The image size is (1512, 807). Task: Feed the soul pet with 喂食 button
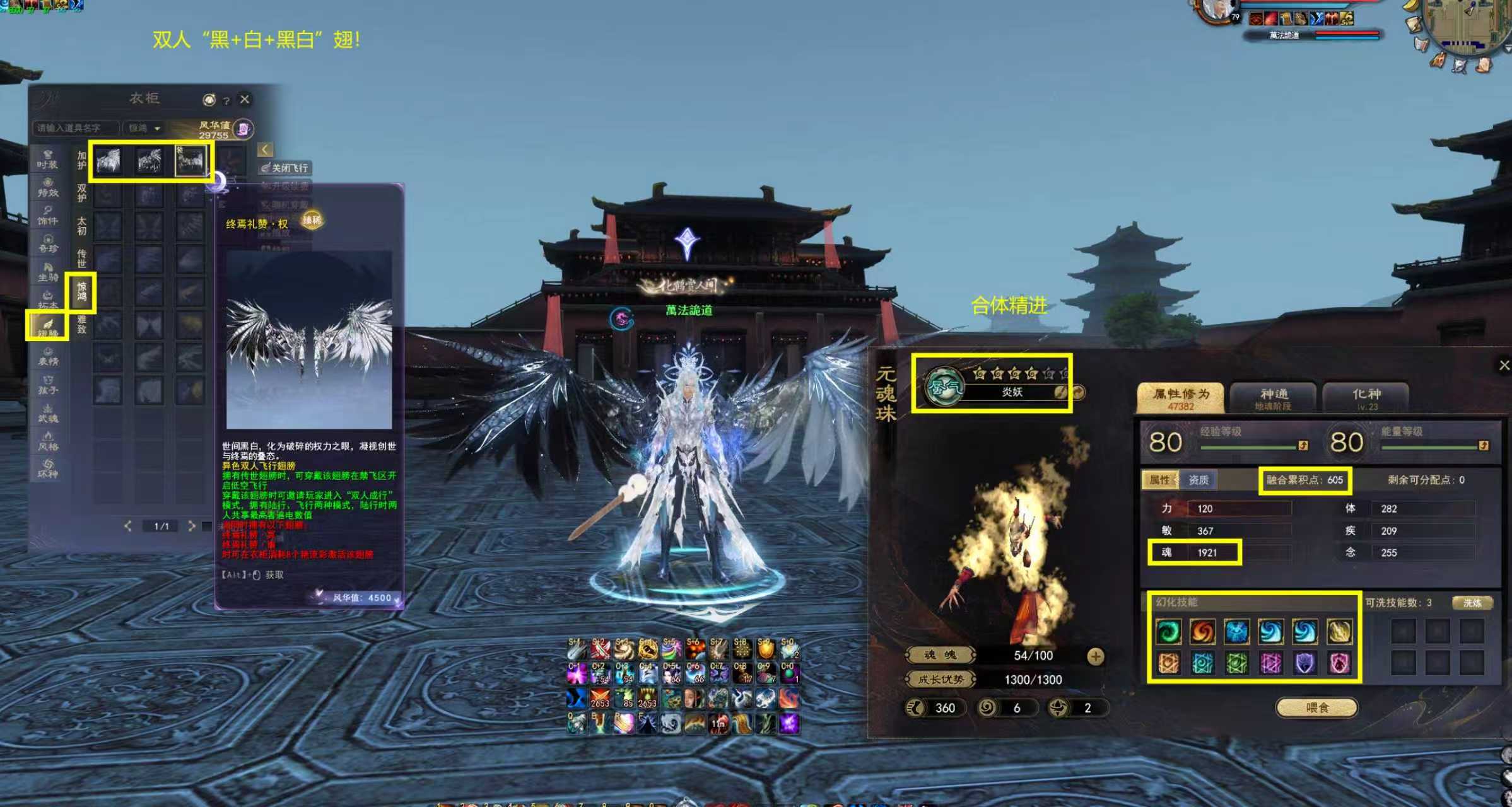pyautogui.click(x=1316, y=707)
